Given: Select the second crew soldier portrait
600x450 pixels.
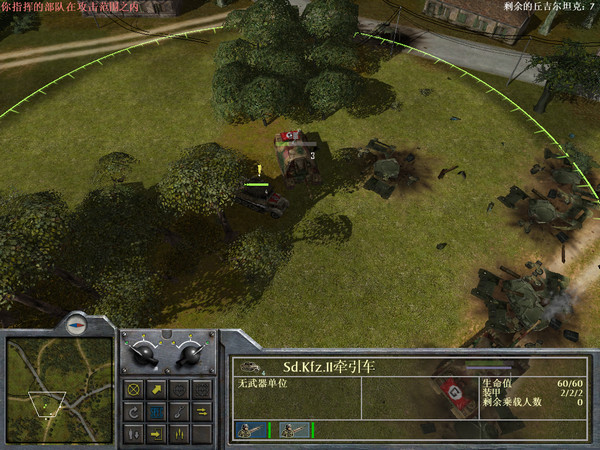Looking at the screenshot, I should coord(291,430).
